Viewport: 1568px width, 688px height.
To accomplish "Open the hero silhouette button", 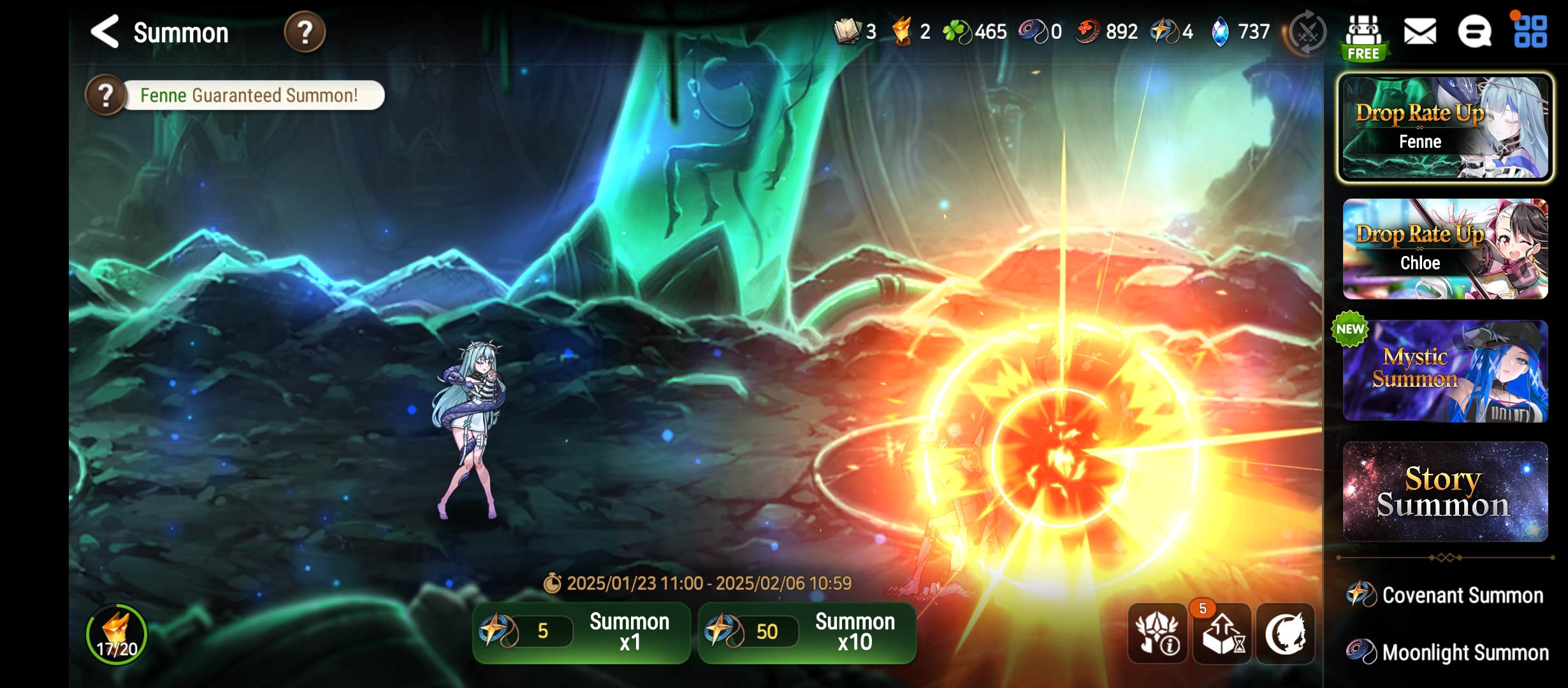I will click(1286, 633).
